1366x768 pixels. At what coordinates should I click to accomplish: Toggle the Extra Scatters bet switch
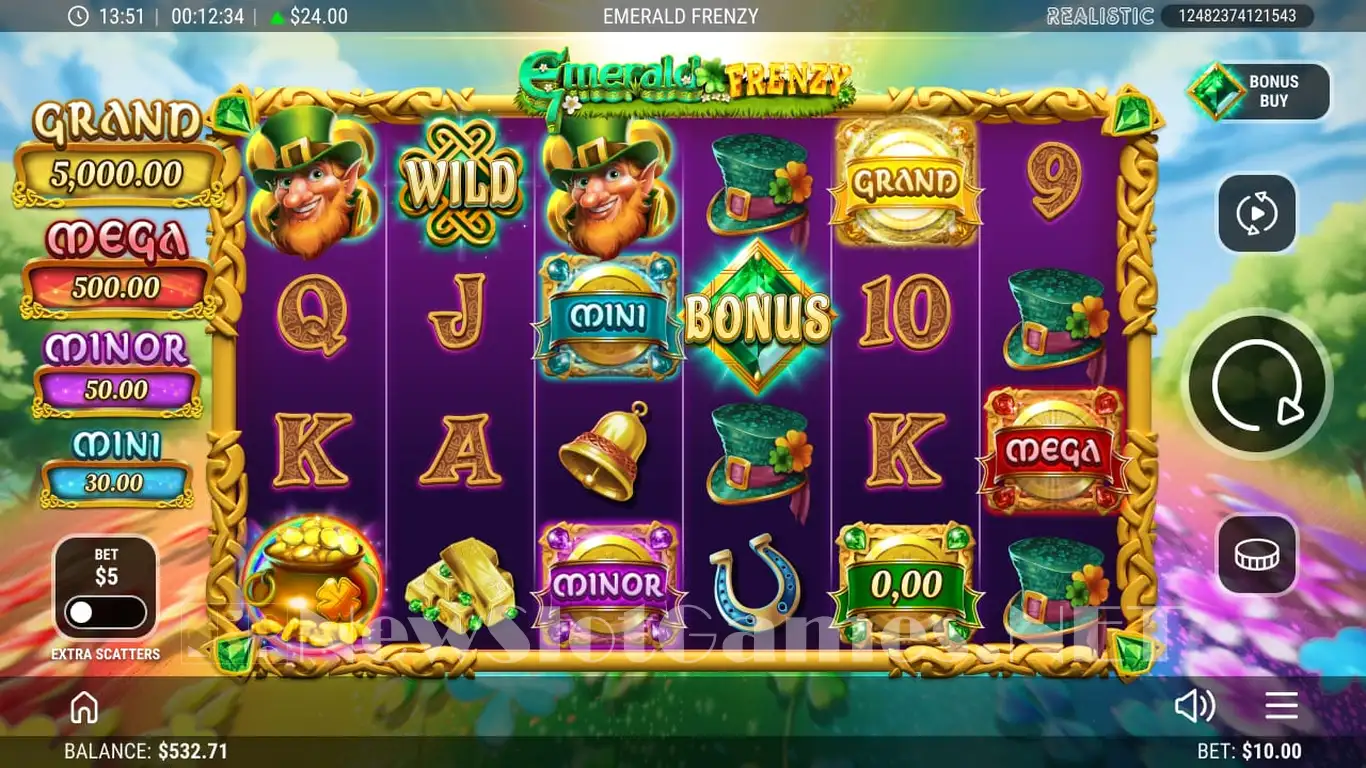(x=105, y=611)
